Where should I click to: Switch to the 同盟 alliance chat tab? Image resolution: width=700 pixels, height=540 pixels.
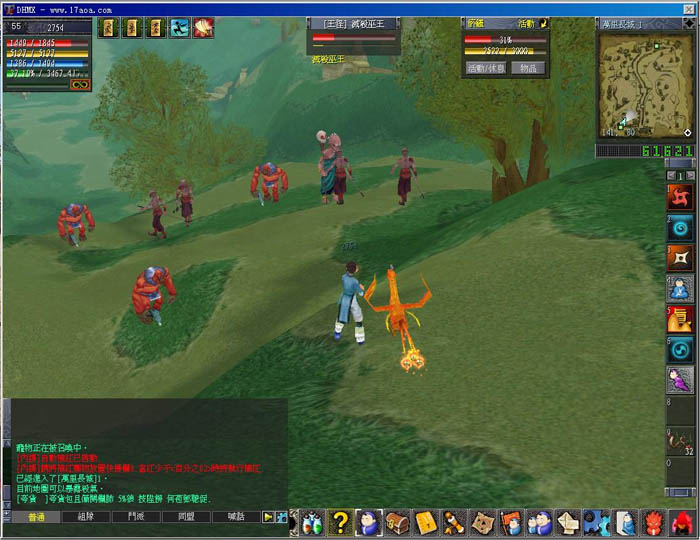pyautogui.click(x=186, y=517)
